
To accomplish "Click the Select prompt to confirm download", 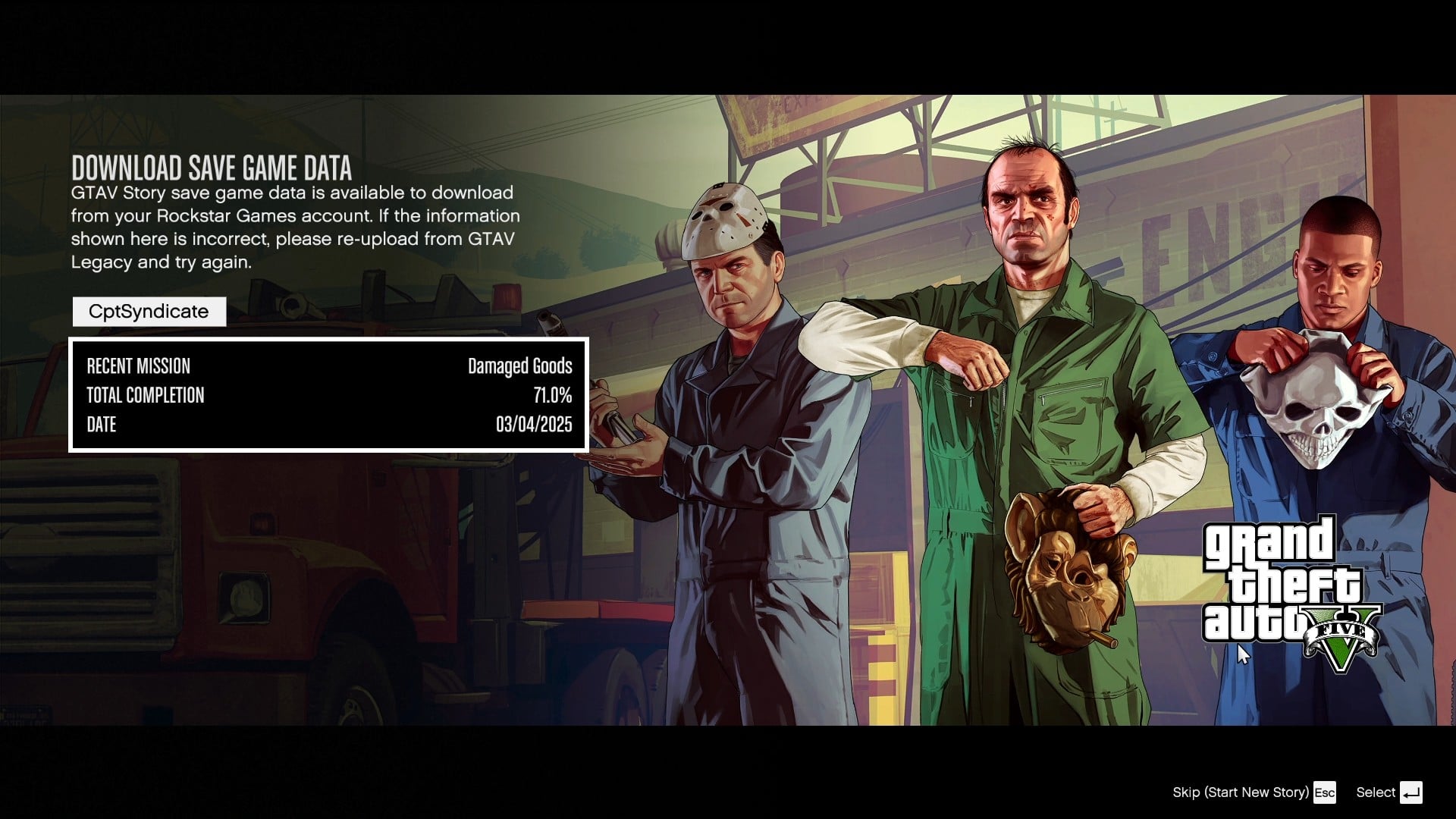I will point(1376,792).
